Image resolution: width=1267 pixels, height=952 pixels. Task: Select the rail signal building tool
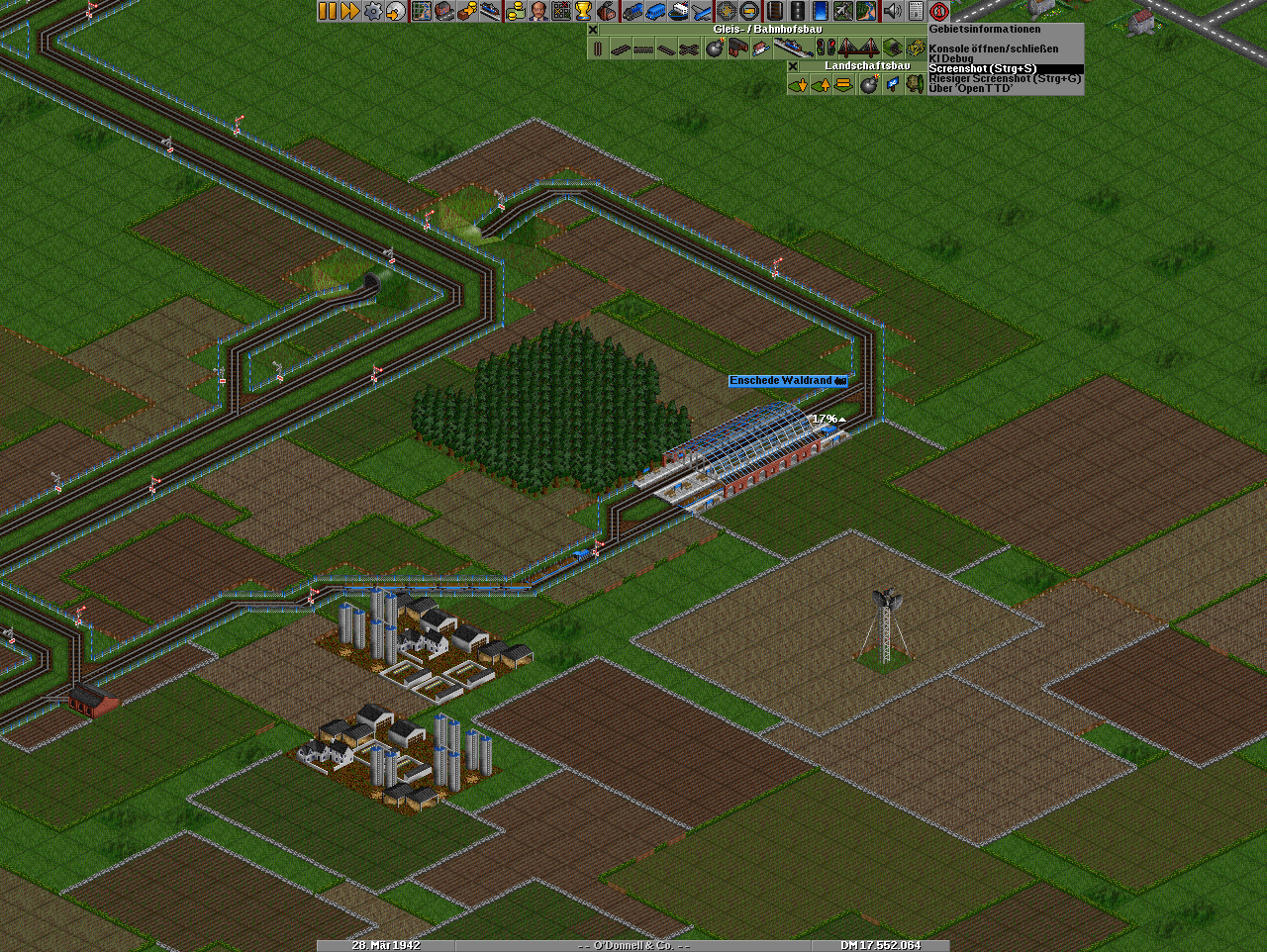coord(826,48)
